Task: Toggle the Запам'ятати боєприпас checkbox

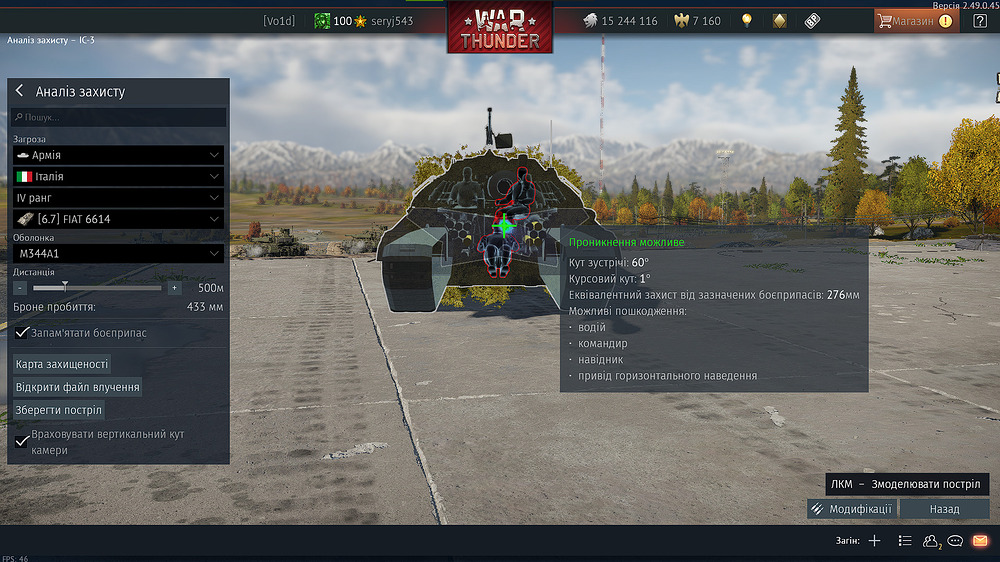Action: pos(23,333)
